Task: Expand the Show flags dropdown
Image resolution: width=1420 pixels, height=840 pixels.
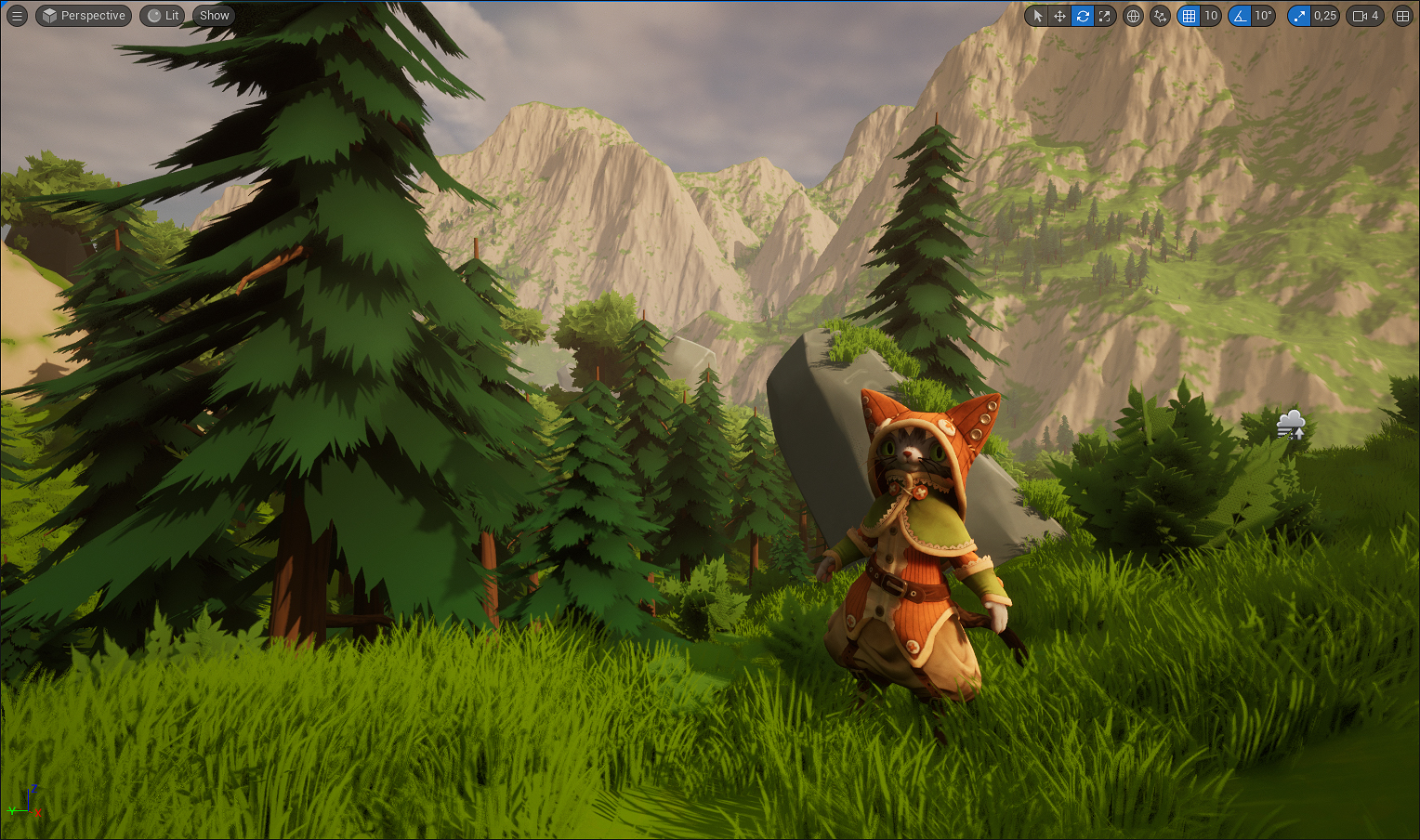Action: (213, 15)
